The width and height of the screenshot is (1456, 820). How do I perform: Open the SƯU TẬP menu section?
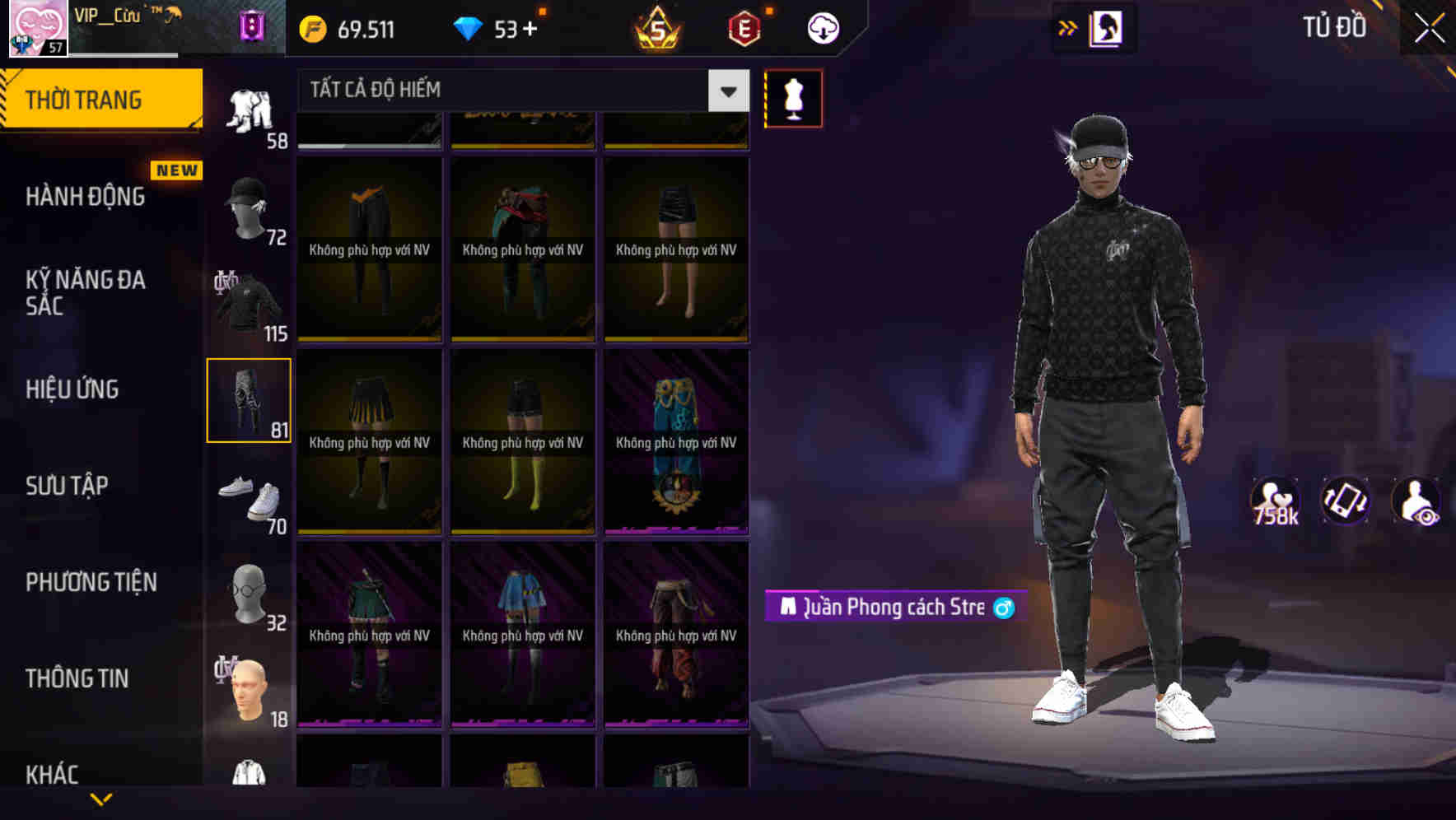tap(68, 486)
